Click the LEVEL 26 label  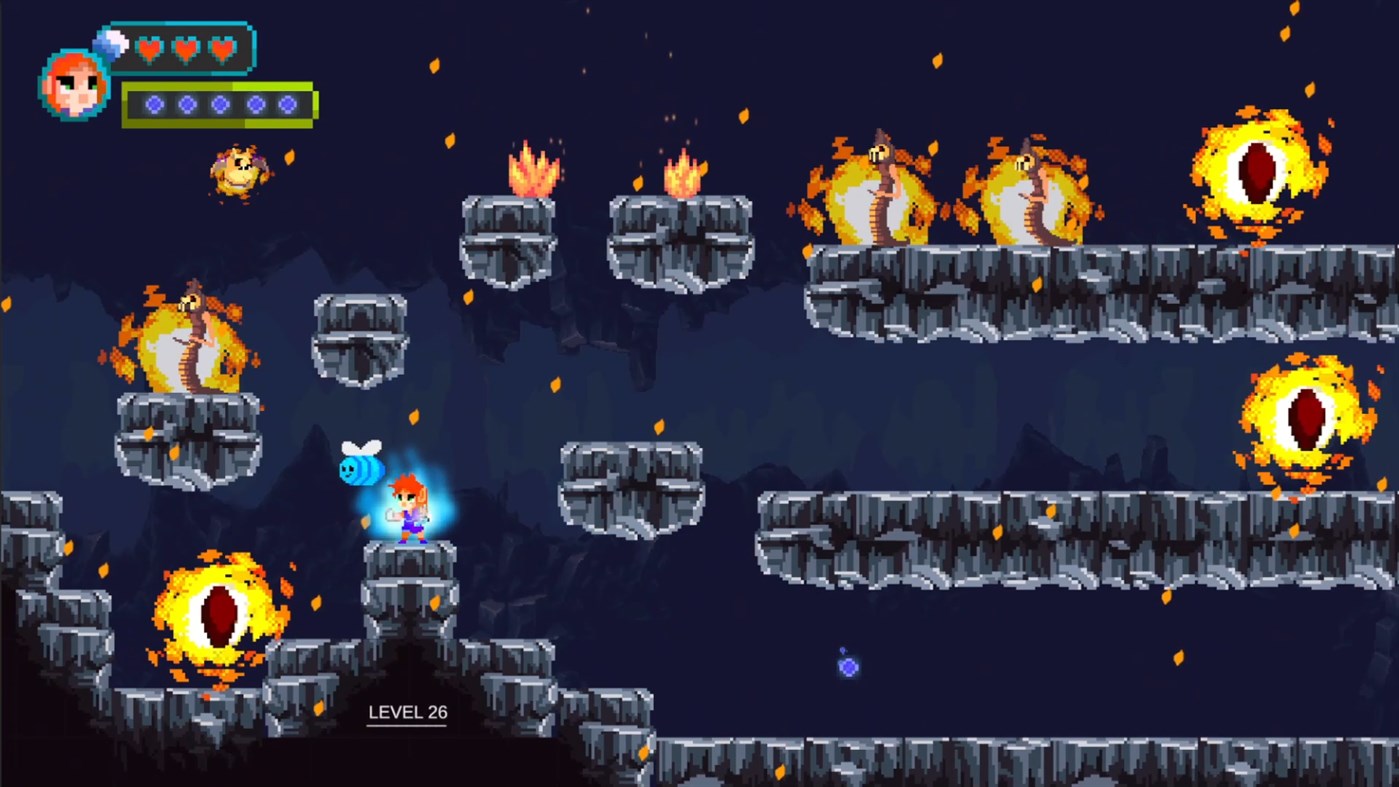pyautogui.click(x=406, y=713)
